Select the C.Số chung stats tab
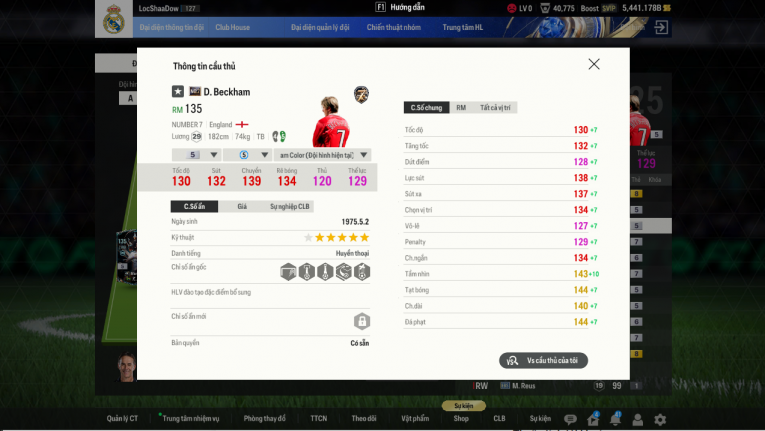The height and width of the screenshot is (431, 765). click(426, 107)
